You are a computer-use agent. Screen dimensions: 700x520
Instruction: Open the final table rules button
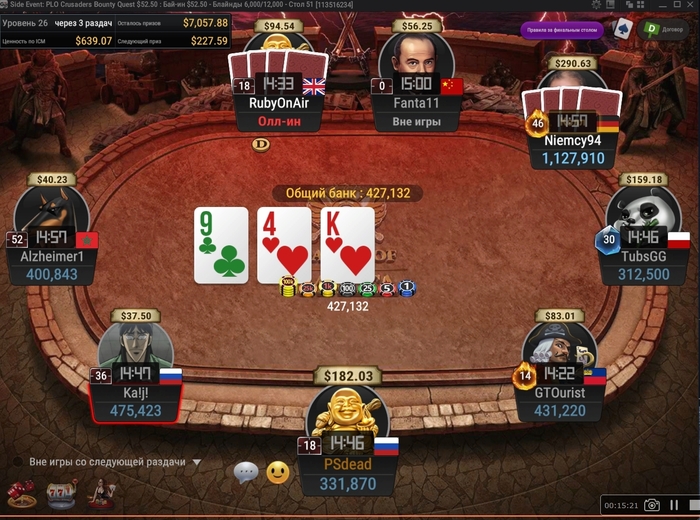point(561,29)
